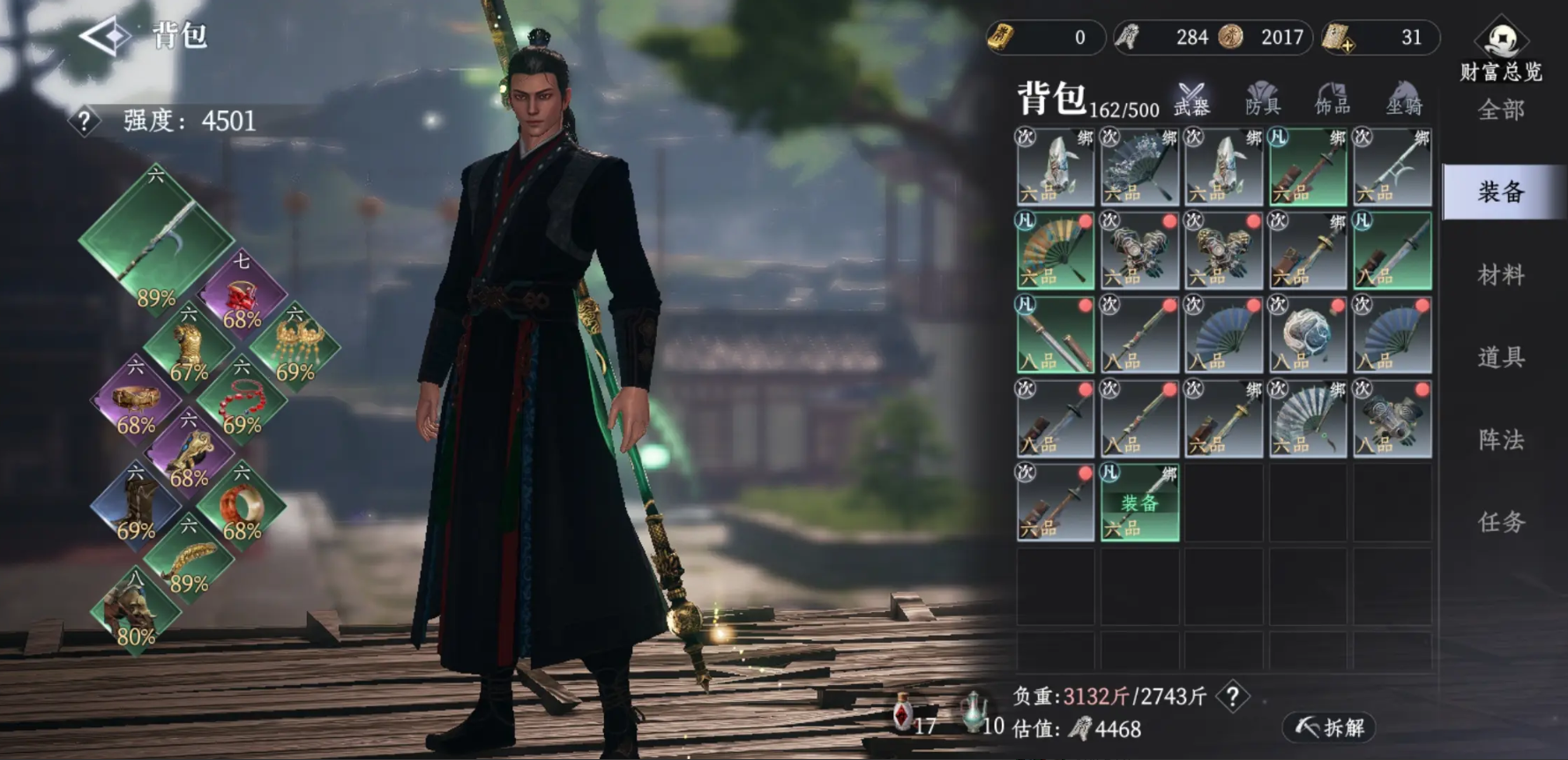Filter bag by 坐骑 mounts
Image resolution: width=1568 pixels, height=760 pixels.
click(x=1404, y=99)
